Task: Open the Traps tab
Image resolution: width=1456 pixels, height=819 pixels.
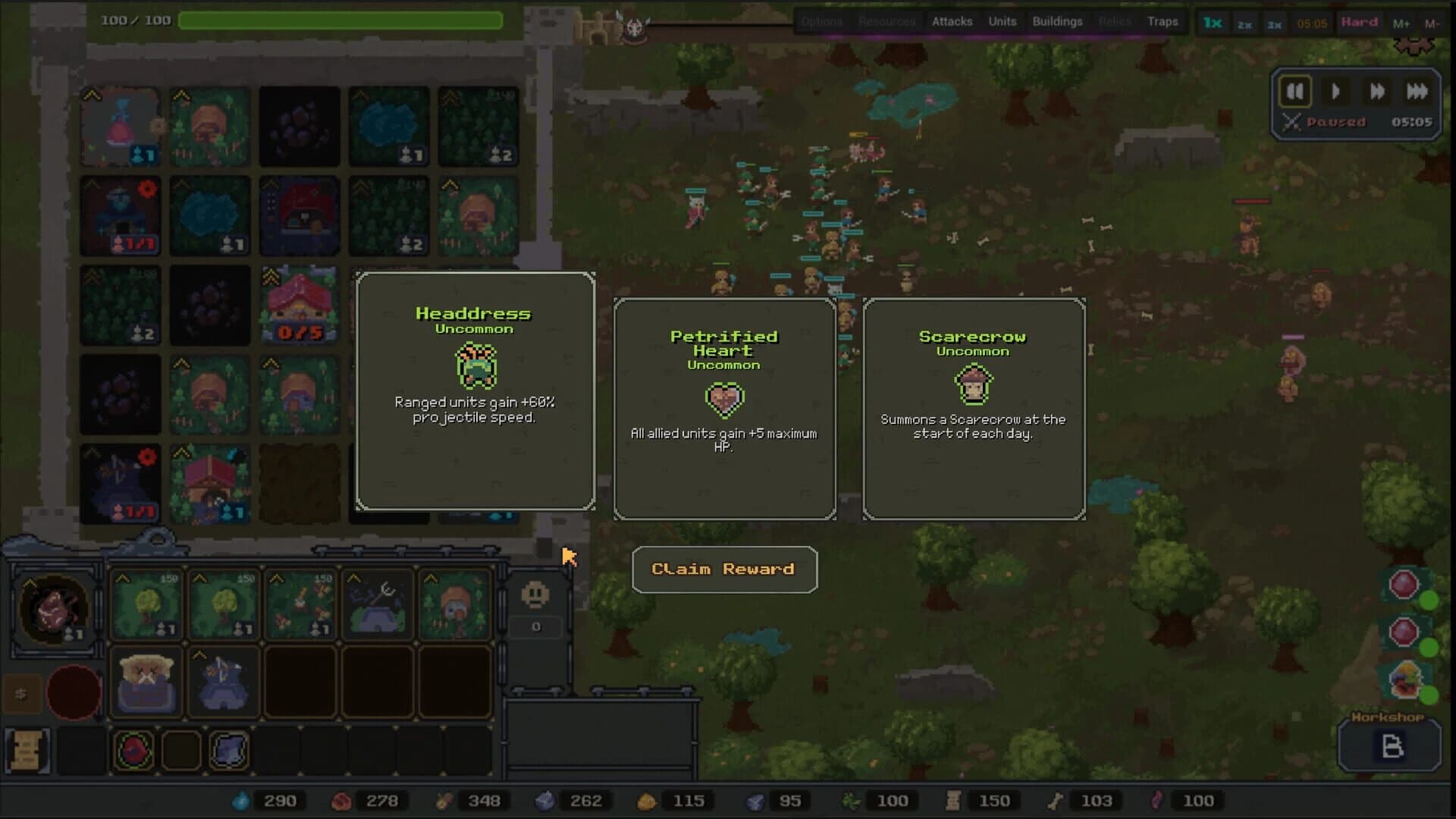Action: pyautogui.click(x=1165, y=22)
